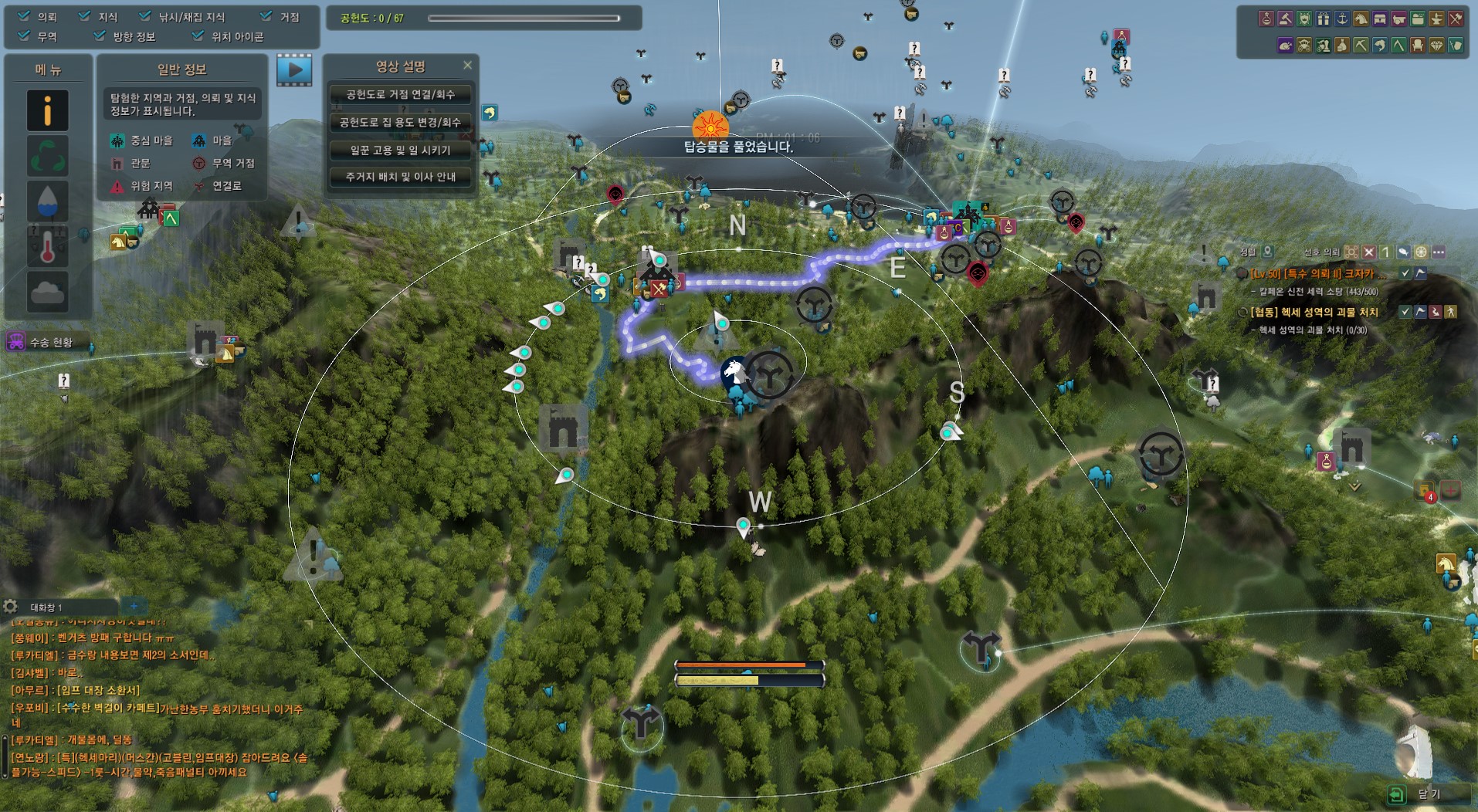The width and height of the screenshot is (1478, 812).
Task: Select the cloud weather map view
Action: click(x=47, y=292)
